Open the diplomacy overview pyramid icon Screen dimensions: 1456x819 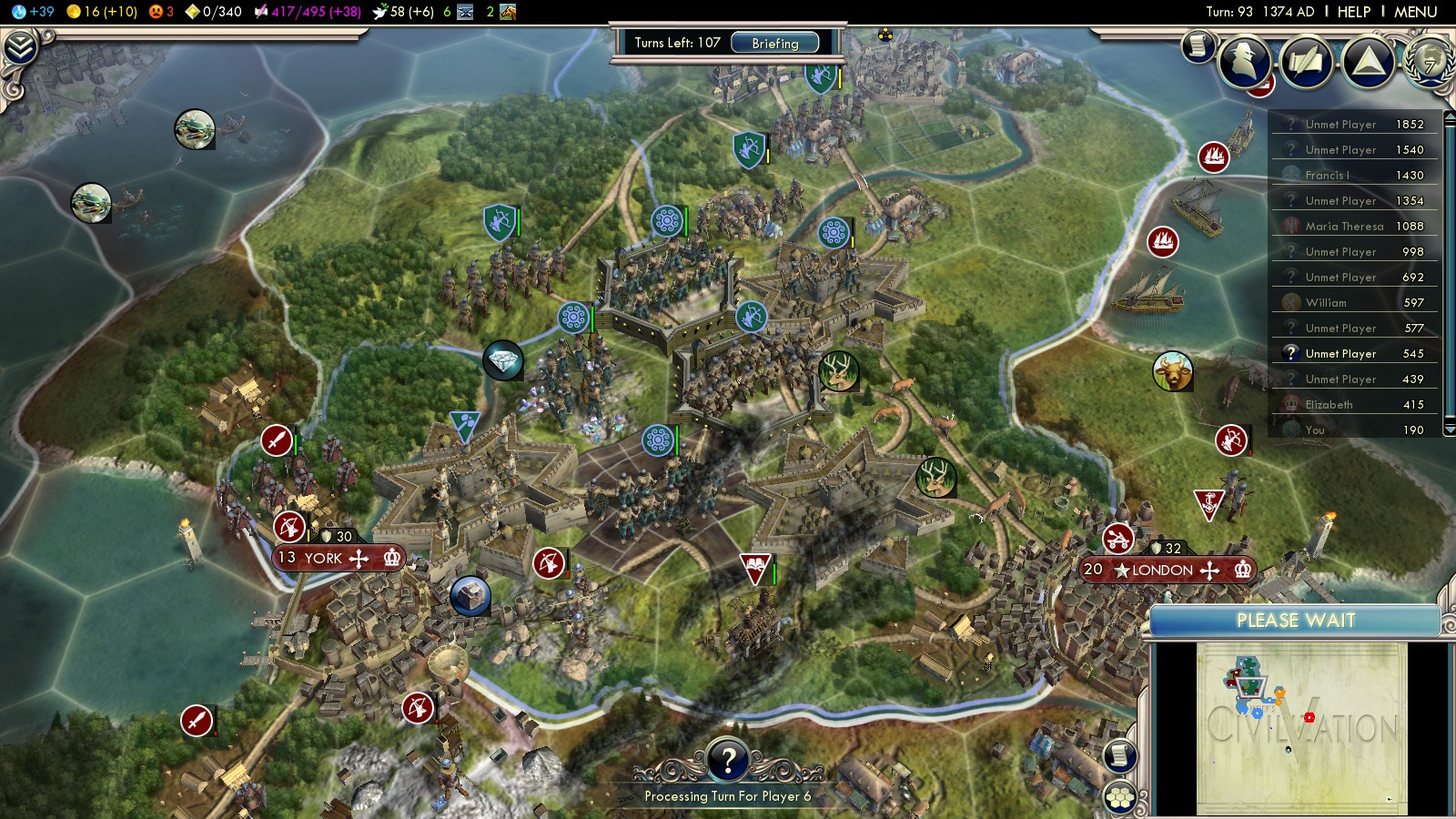(x=1368, y=62)
